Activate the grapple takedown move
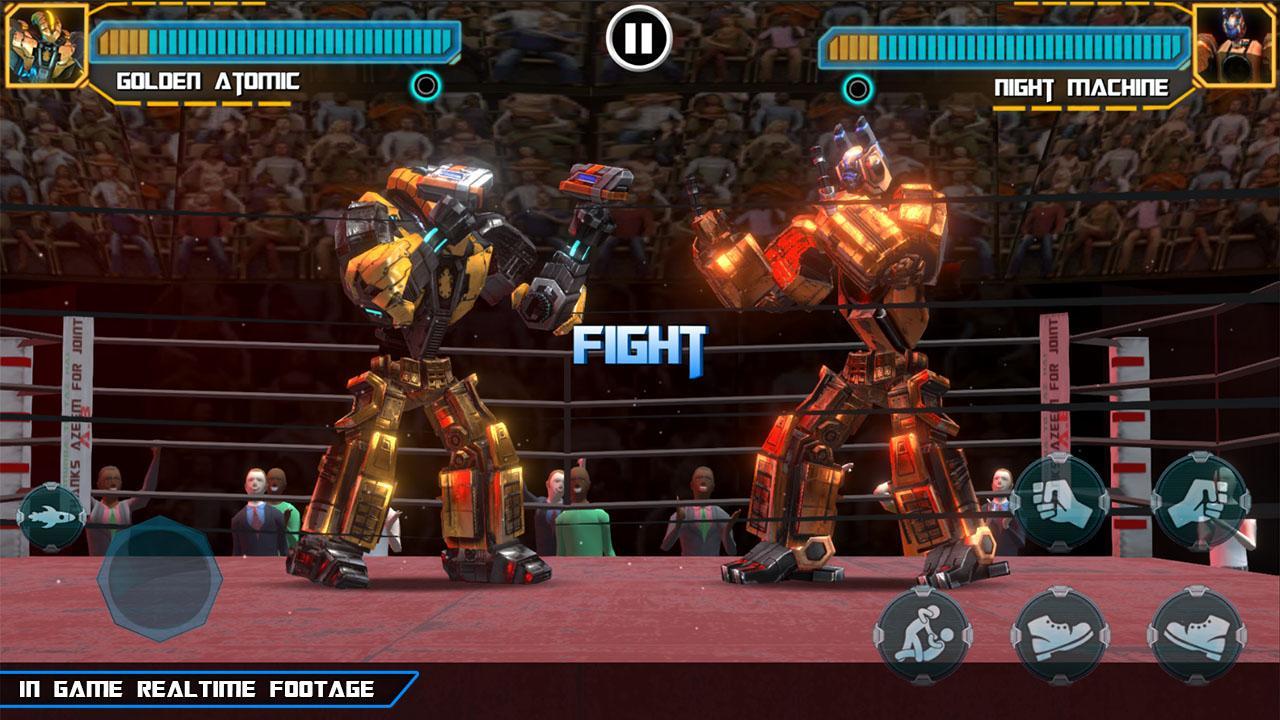 [x=922, y=634]
